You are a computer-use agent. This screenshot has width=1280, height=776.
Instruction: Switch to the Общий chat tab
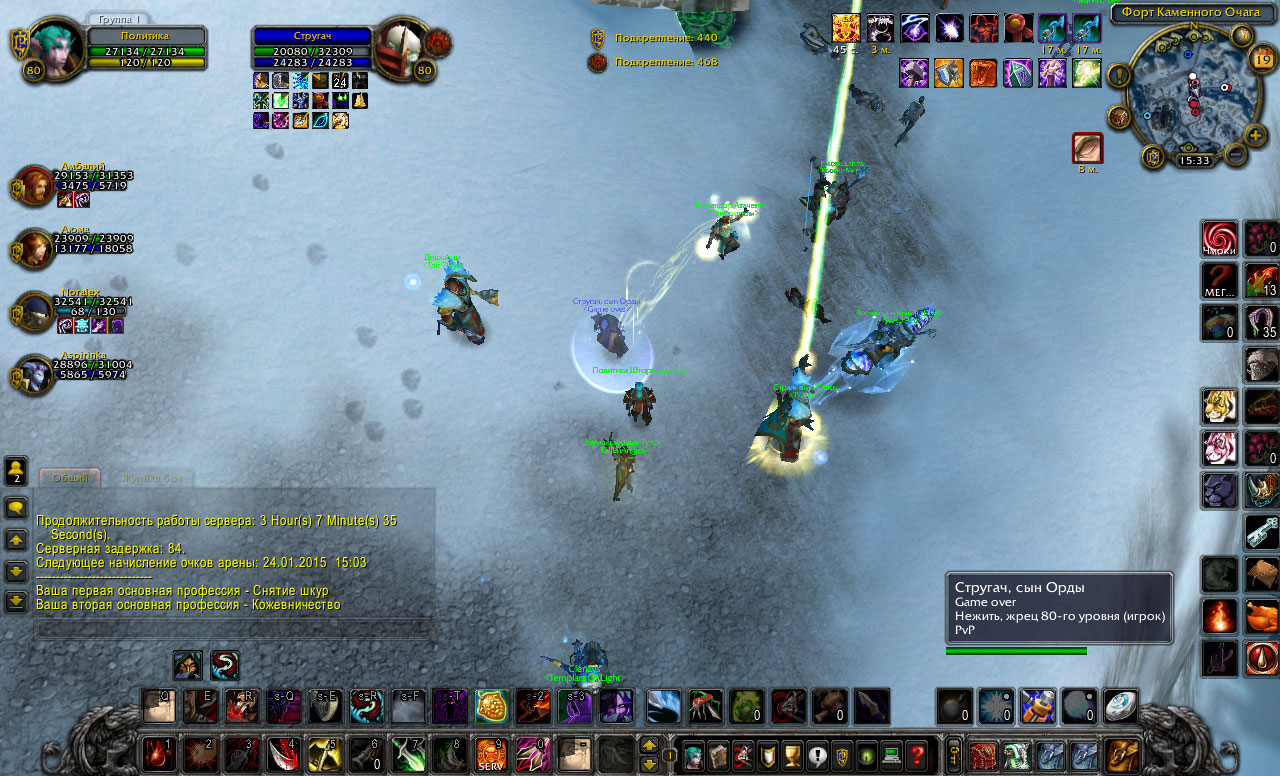tap(70, 479)
